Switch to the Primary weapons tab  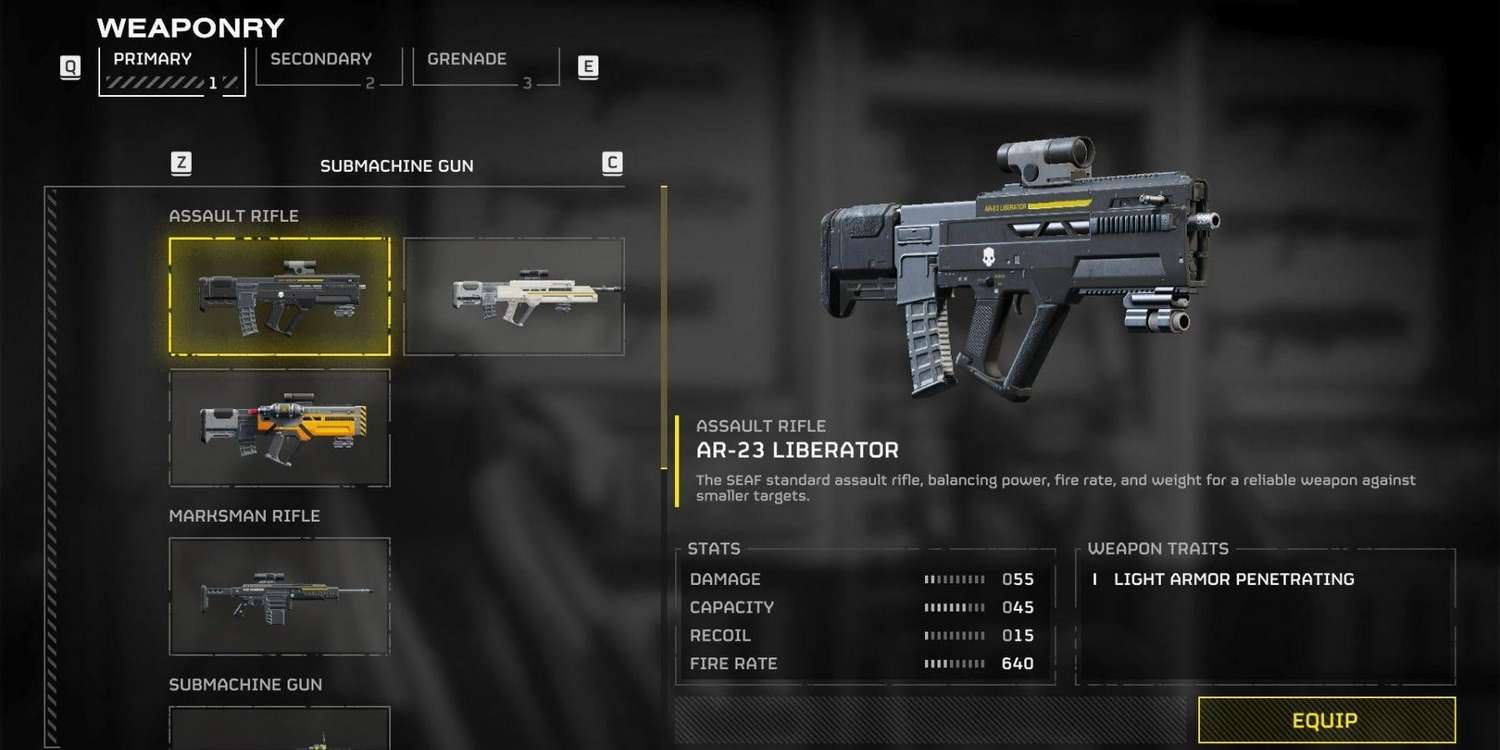171,70
